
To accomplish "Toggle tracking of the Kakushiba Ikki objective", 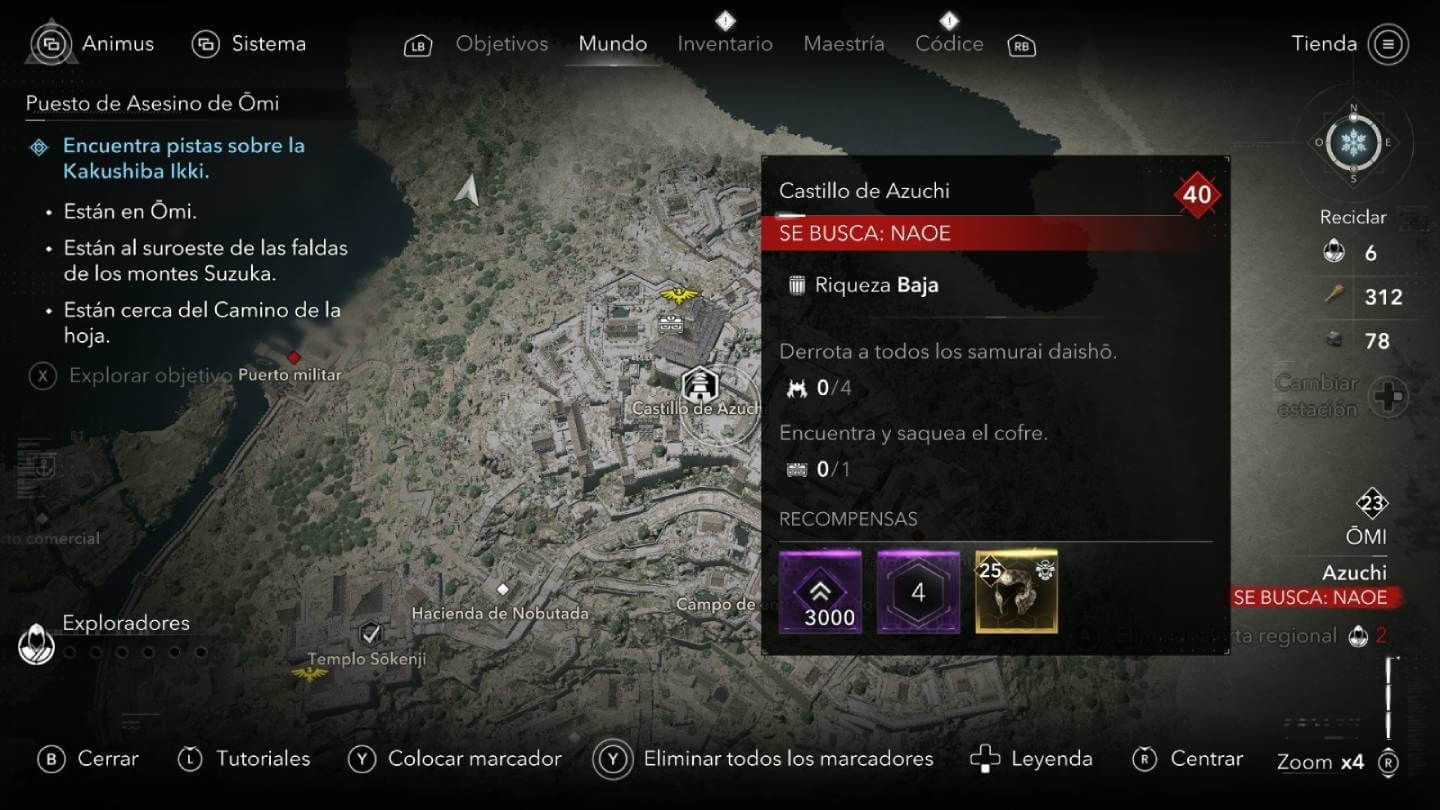I will pyautogui.click(x=38, y=146).
